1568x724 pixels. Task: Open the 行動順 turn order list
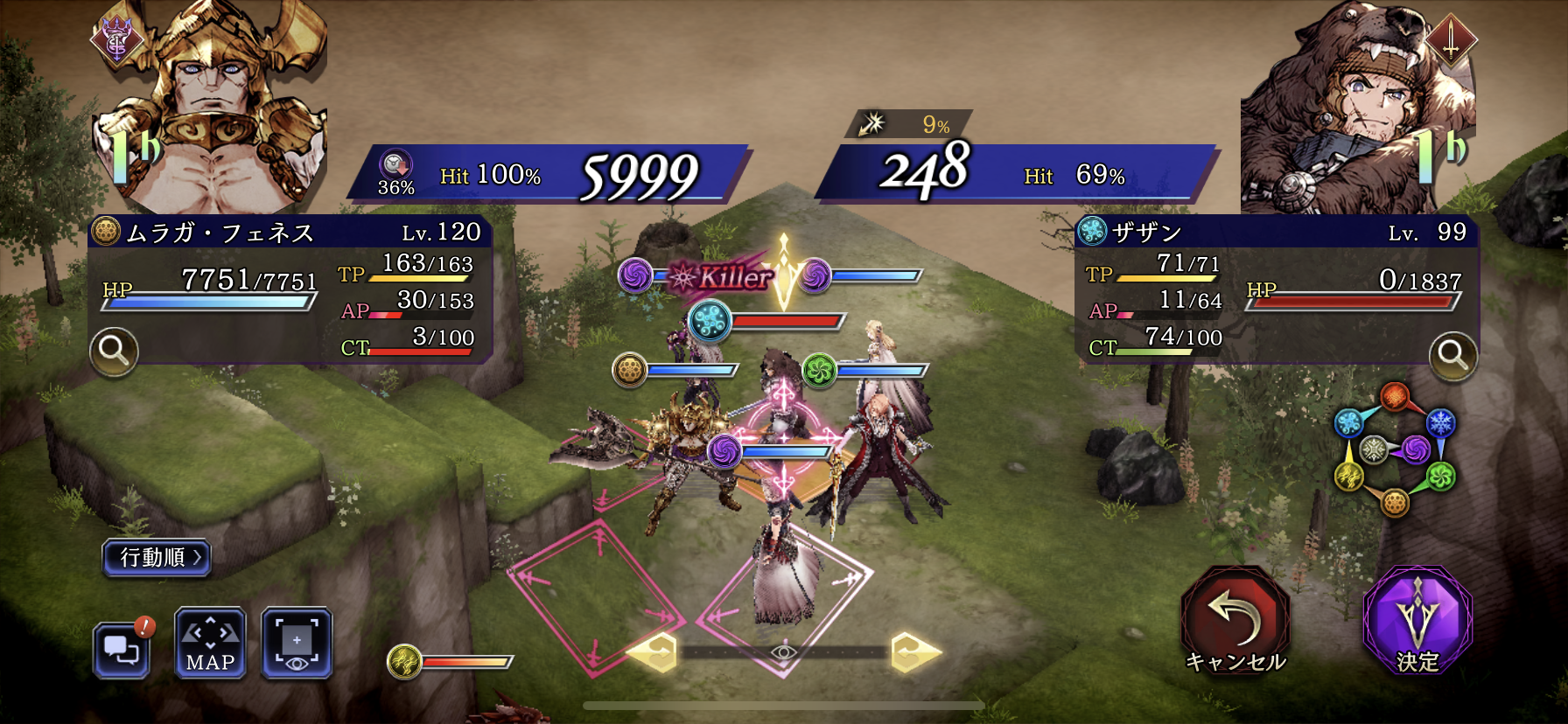coord(157,558)
